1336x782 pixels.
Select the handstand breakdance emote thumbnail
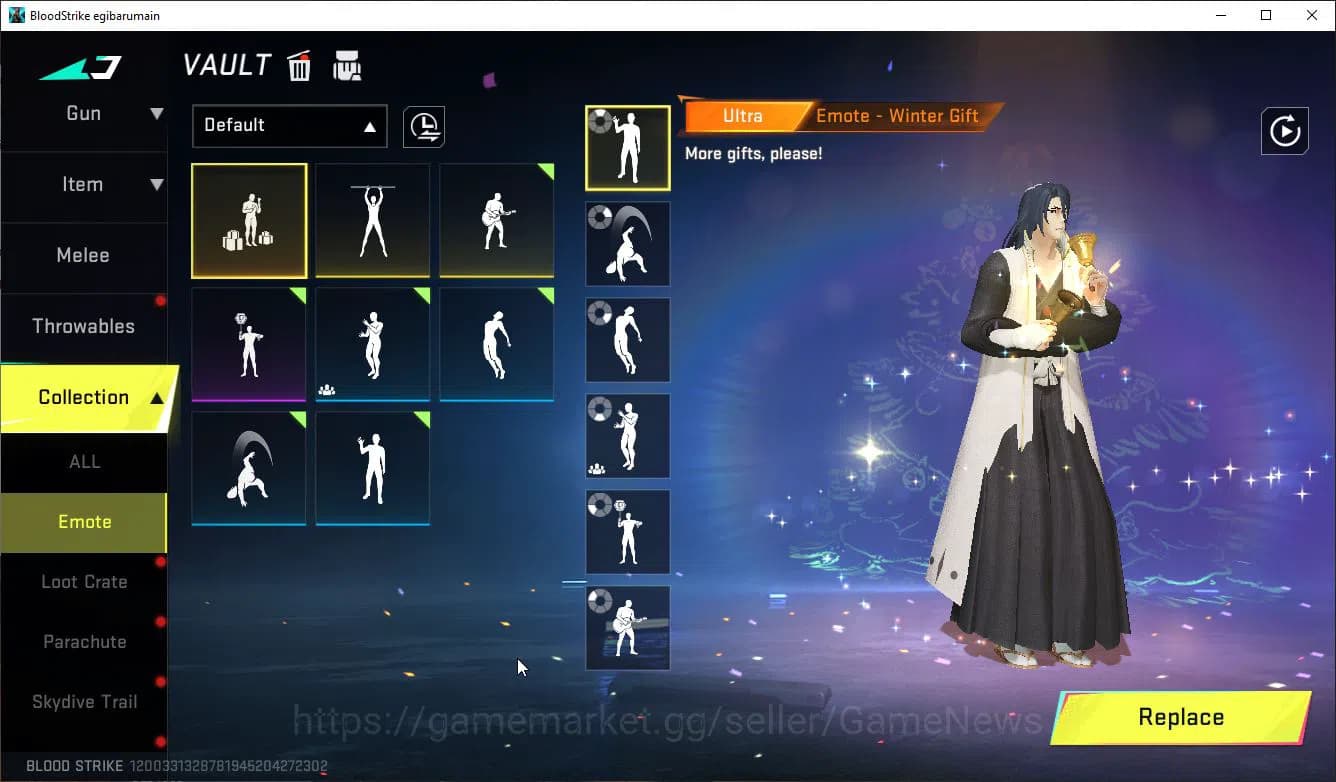coord(248,467)
